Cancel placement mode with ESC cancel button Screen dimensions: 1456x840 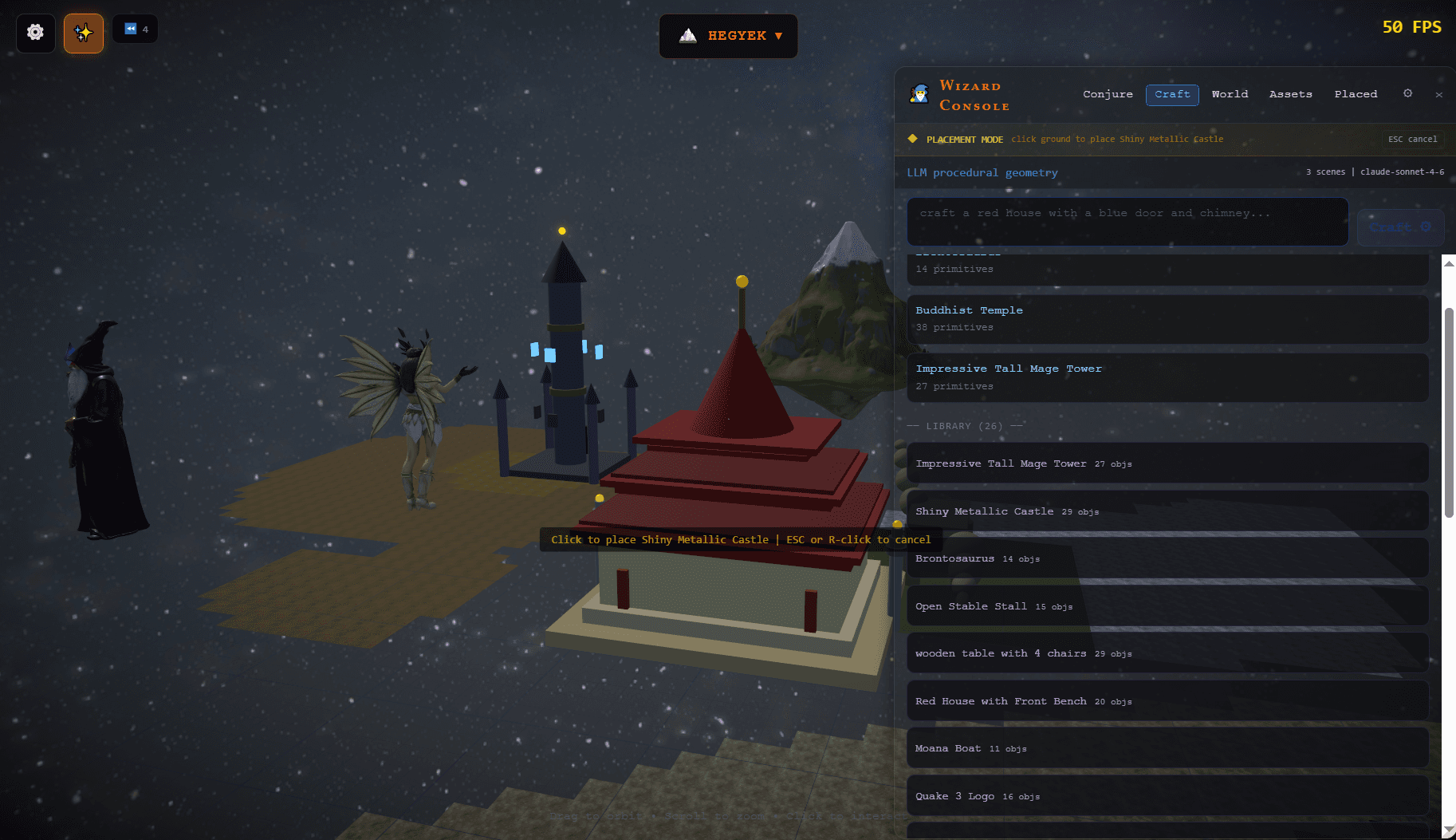click(1412, 139)
